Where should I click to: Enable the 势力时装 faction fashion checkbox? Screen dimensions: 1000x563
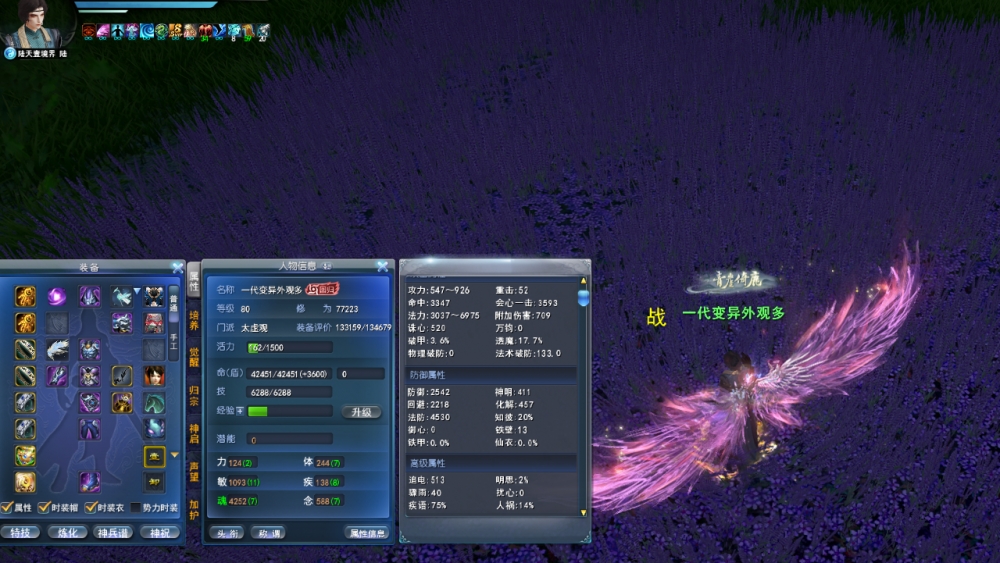pos(136,508)
